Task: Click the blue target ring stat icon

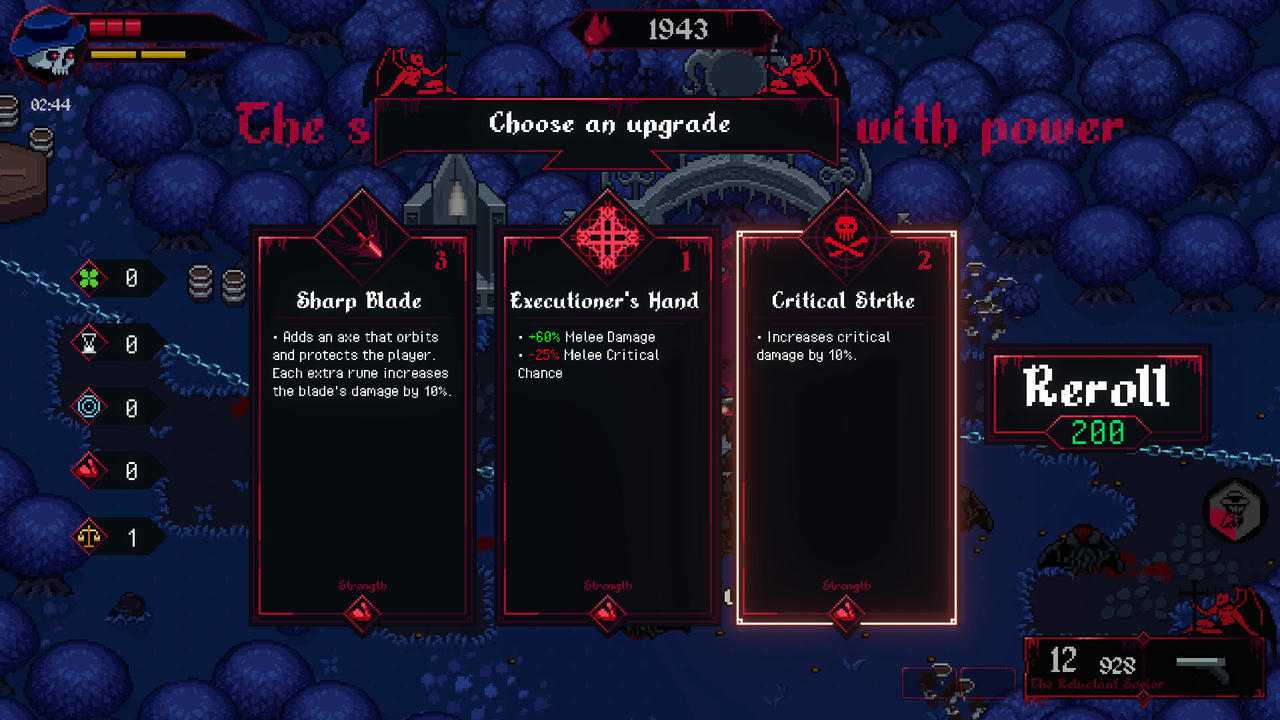Action: tap(91, 407)
